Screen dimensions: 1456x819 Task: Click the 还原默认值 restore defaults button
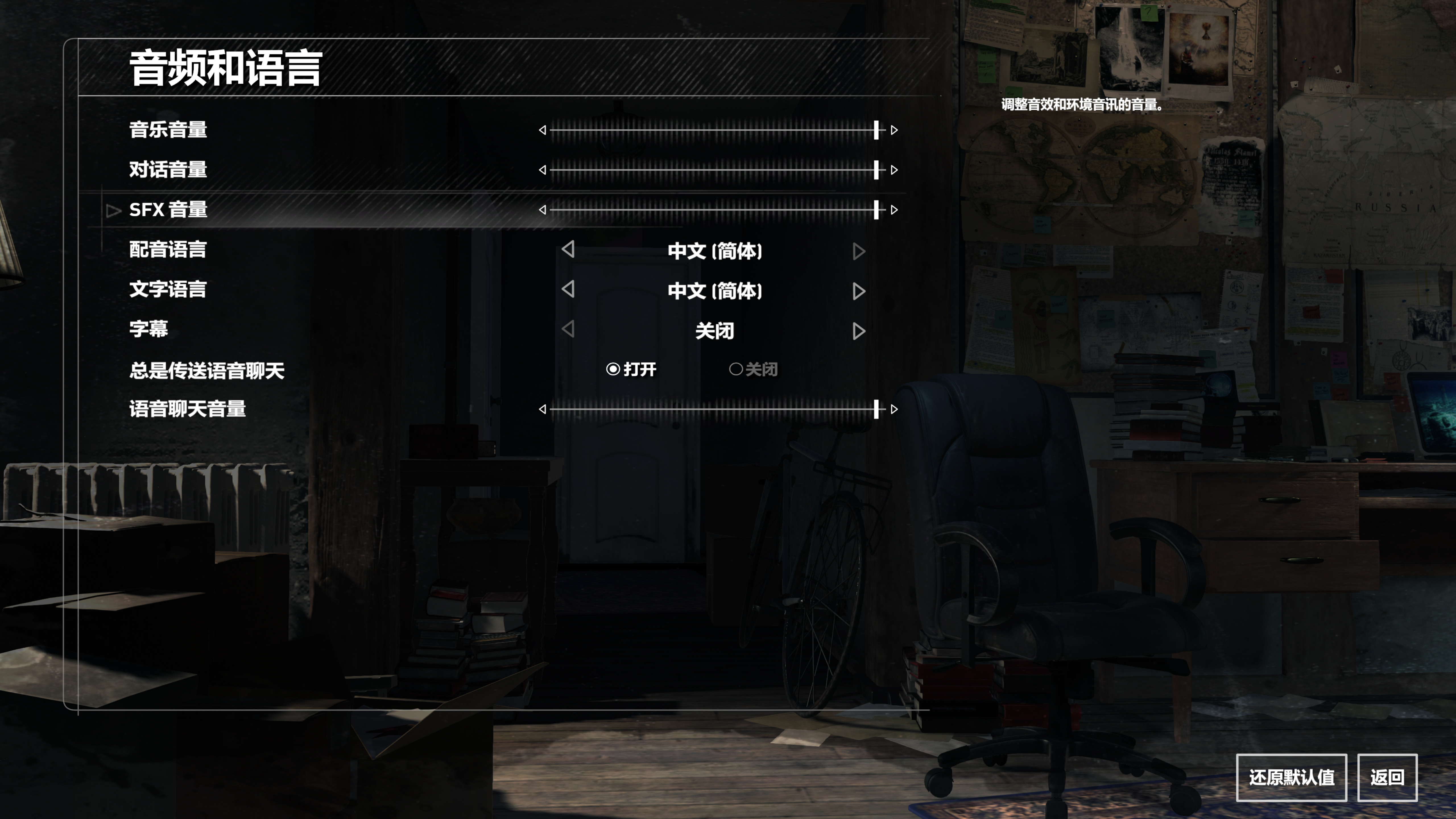pos(1291,777)
